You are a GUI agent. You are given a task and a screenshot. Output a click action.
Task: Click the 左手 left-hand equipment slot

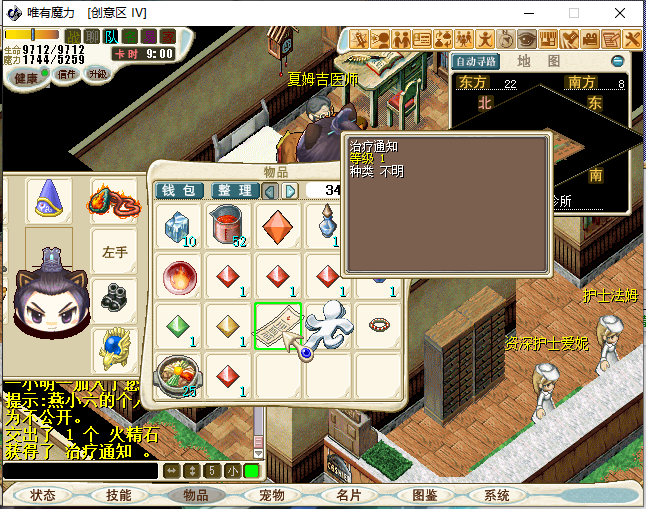(x=115, y=251)
